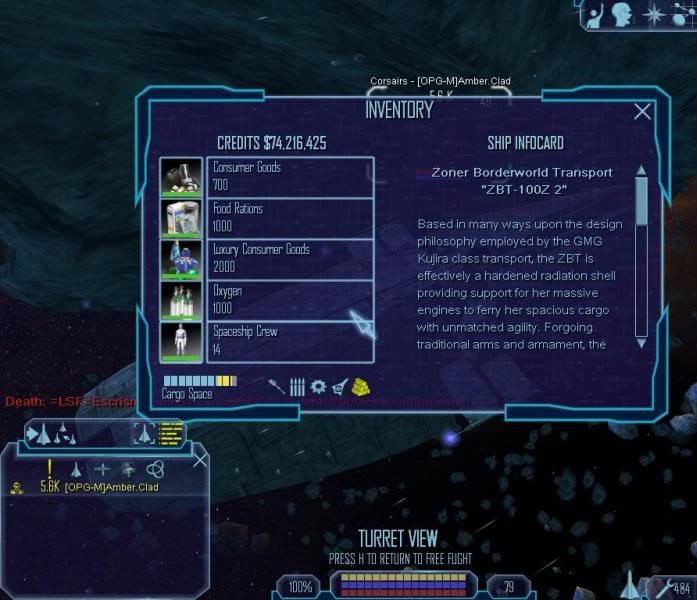Choose the Luxury Consumer Goods entry

(290, 259)
